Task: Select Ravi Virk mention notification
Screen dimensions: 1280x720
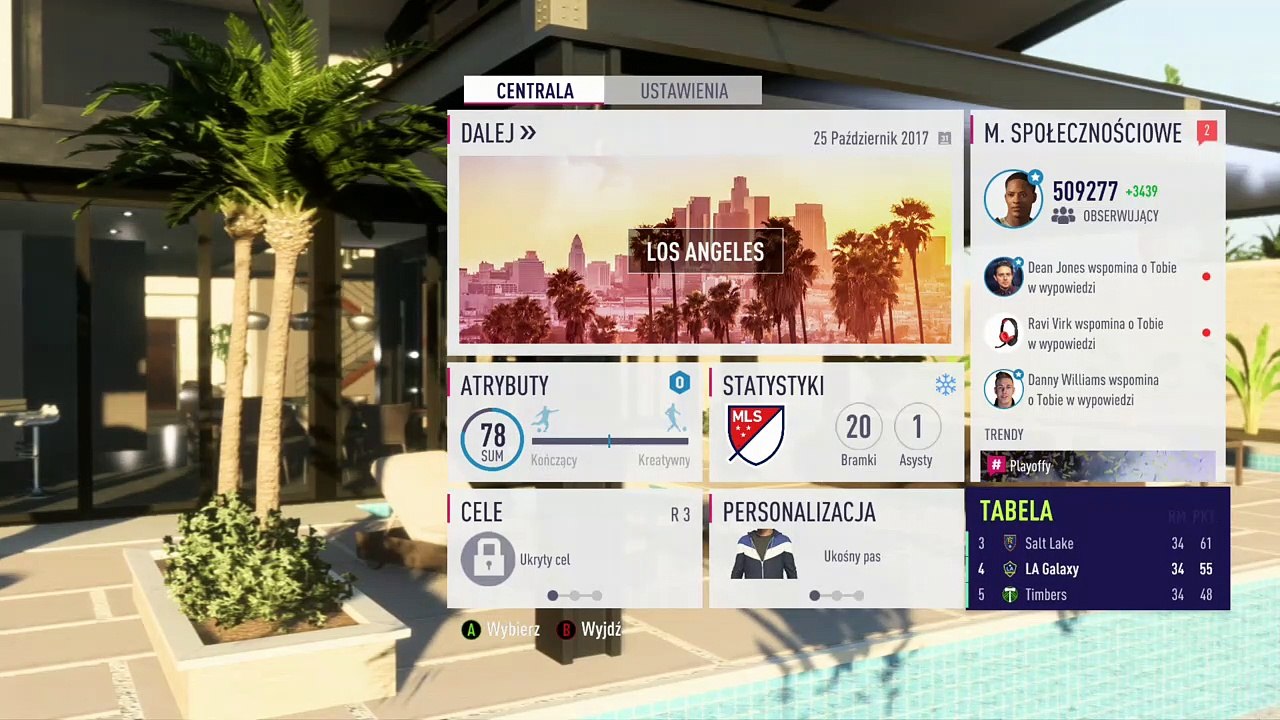Action: pyautogui.click(x=1095, y=334)
